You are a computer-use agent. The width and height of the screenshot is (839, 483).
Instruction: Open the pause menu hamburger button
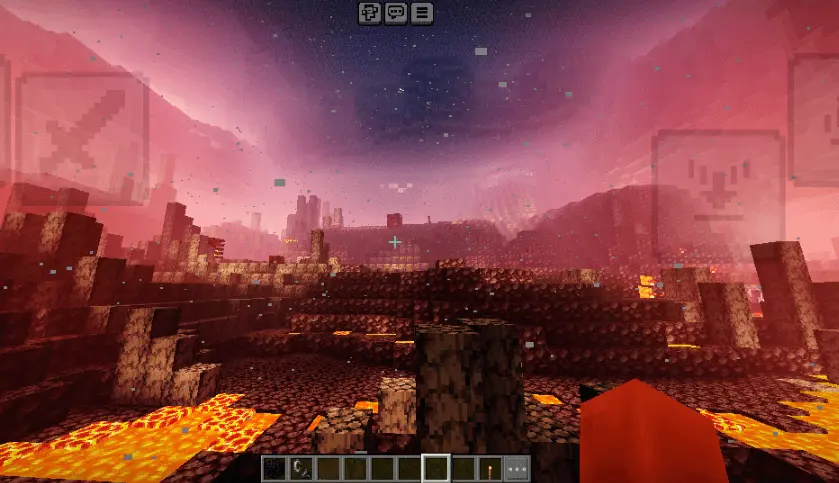click(422, 13)
